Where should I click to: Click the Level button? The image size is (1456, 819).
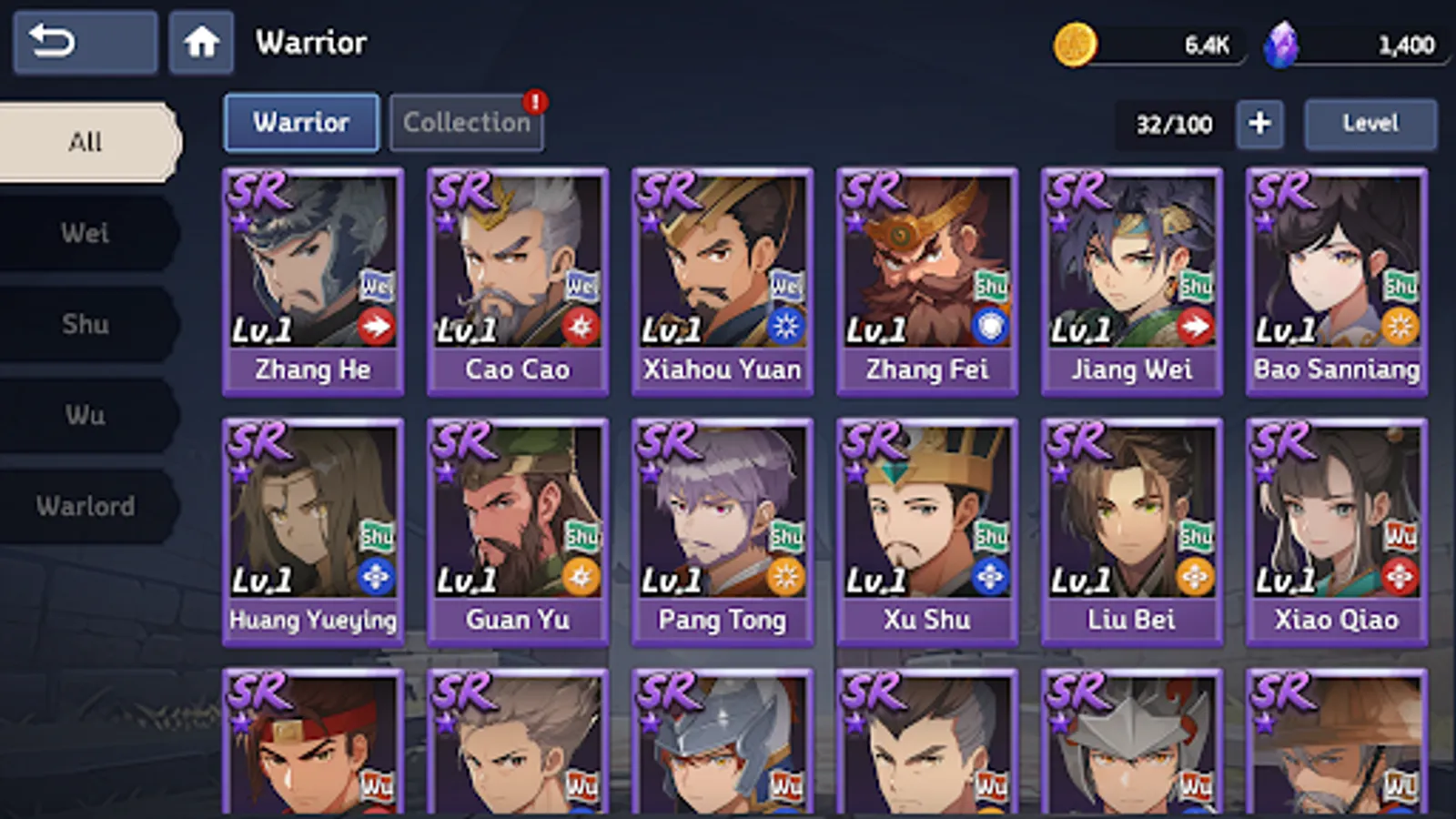(1370, 122)
